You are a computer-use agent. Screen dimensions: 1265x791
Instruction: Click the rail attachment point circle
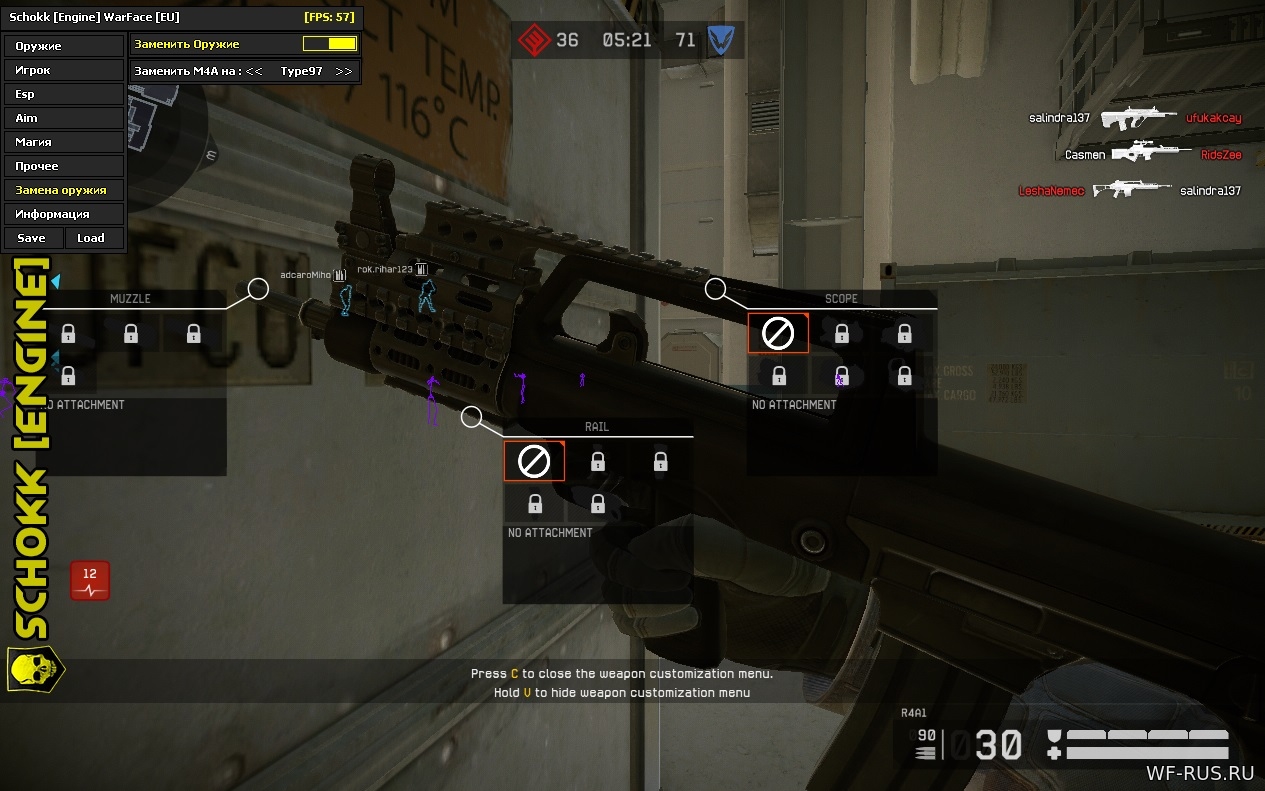point(472,416)
